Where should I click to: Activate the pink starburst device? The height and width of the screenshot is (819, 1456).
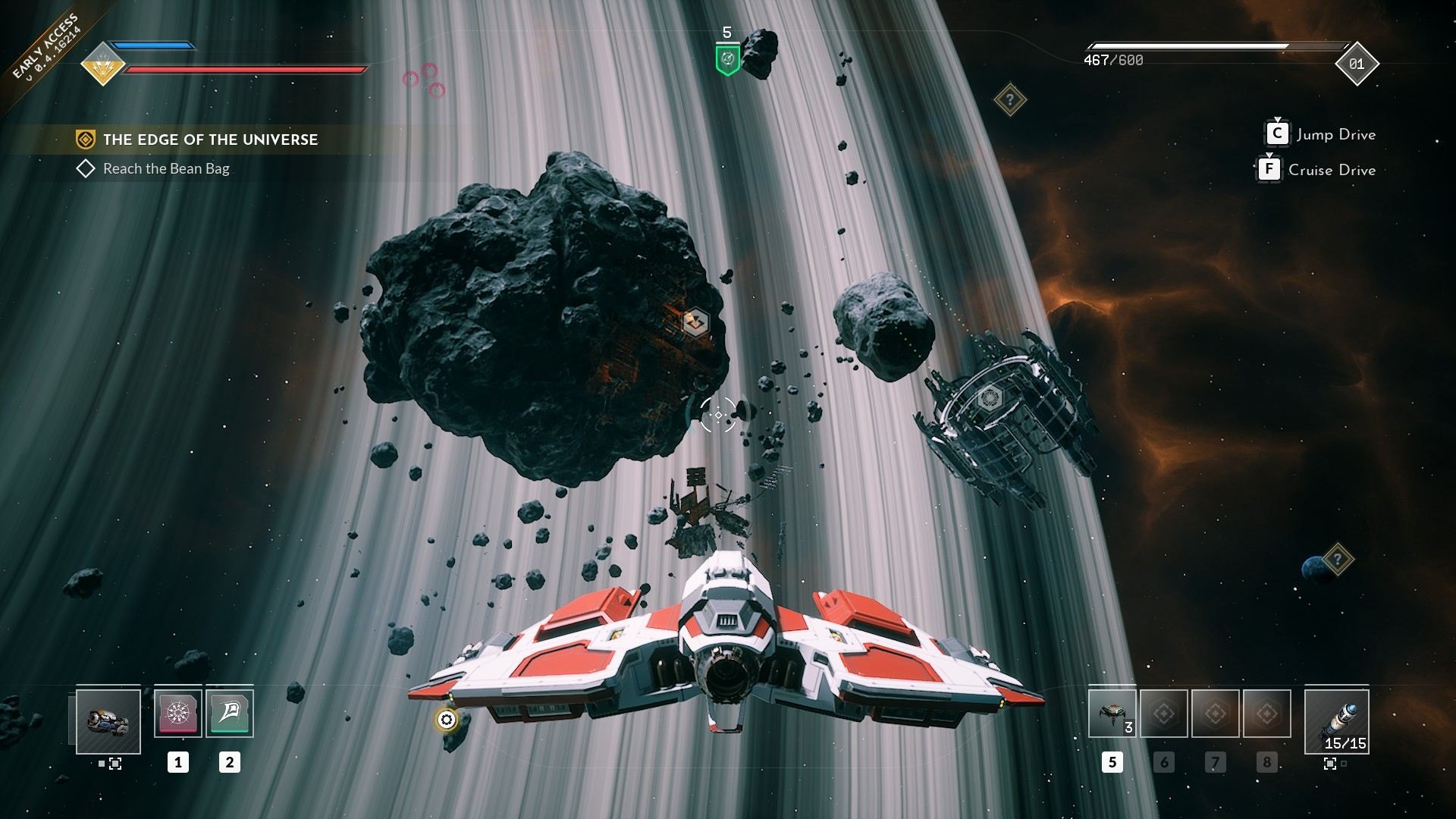178,713
